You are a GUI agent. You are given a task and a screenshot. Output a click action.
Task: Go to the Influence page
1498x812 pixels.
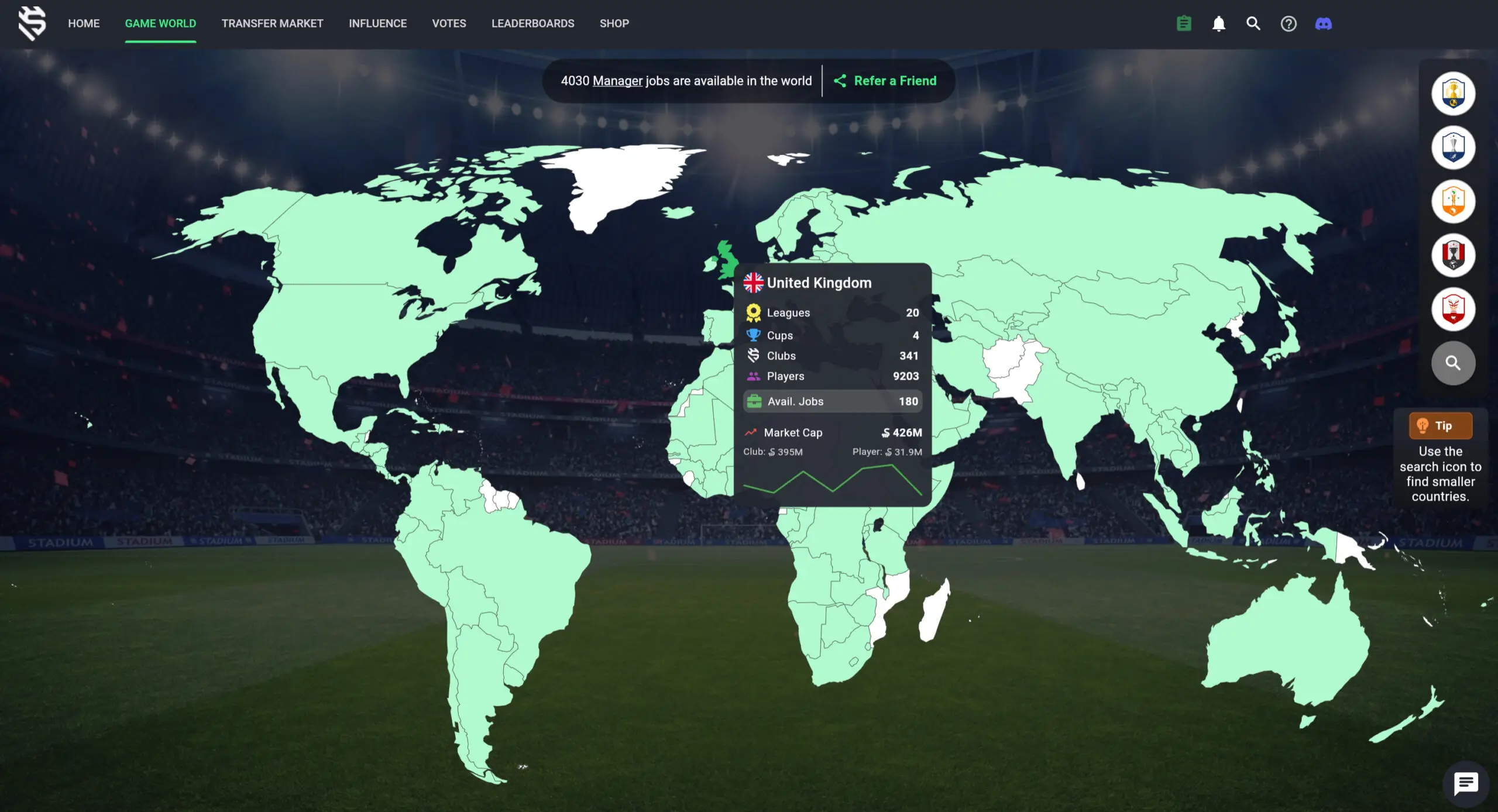[x=378, y=23]
